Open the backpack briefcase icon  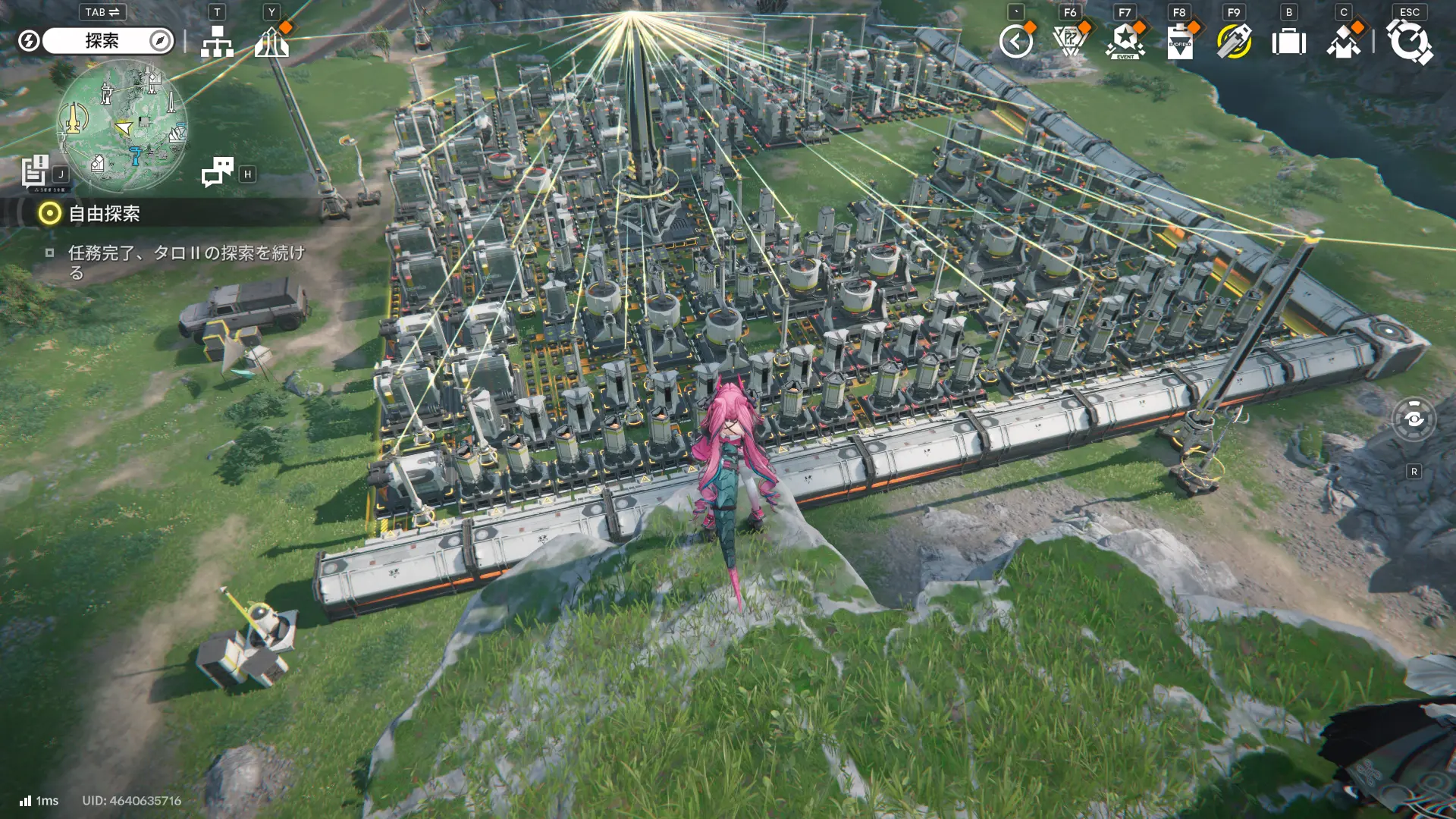pos(1288,42)
